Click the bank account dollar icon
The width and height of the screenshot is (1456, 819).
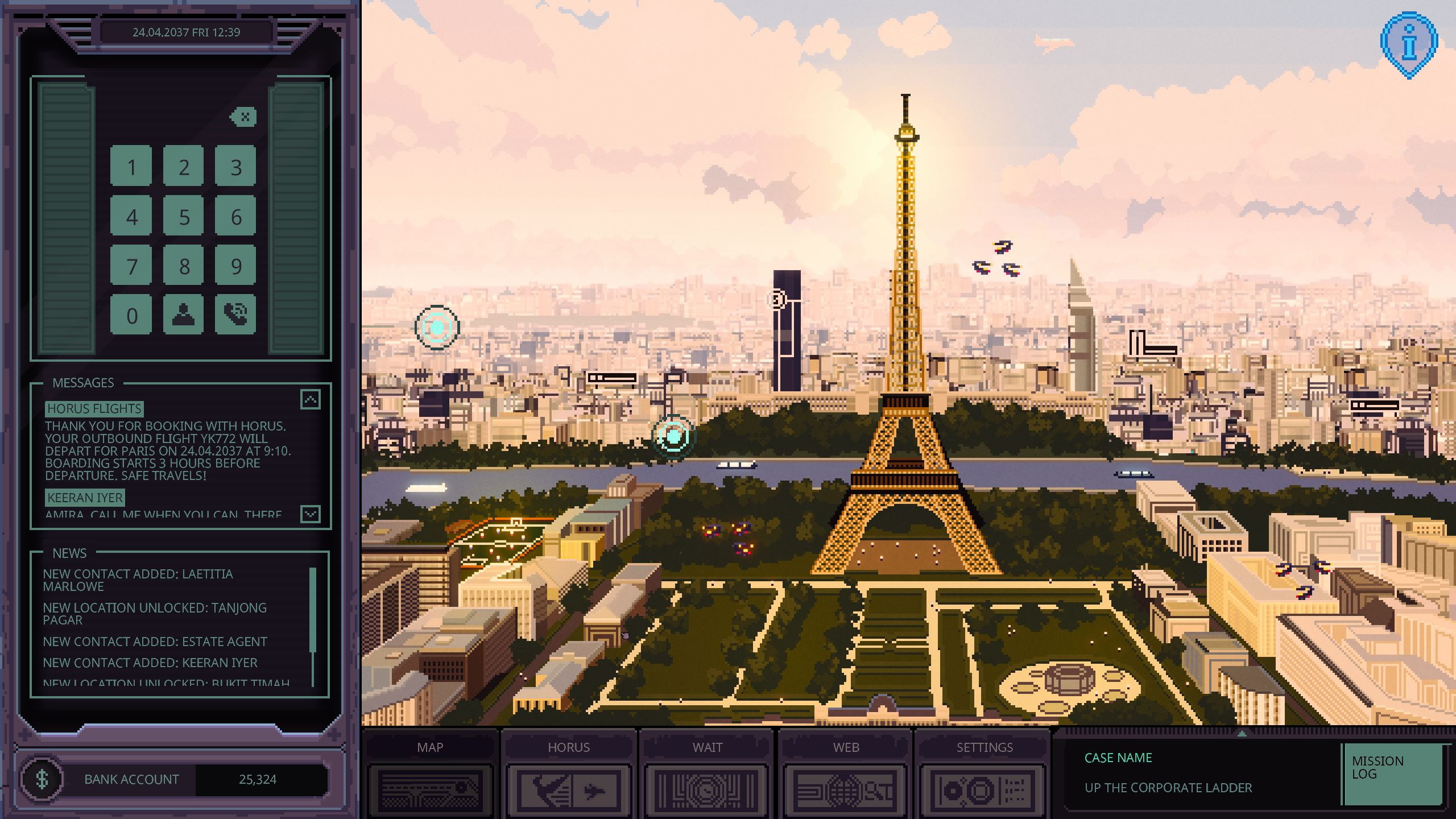tap(42, 779)
